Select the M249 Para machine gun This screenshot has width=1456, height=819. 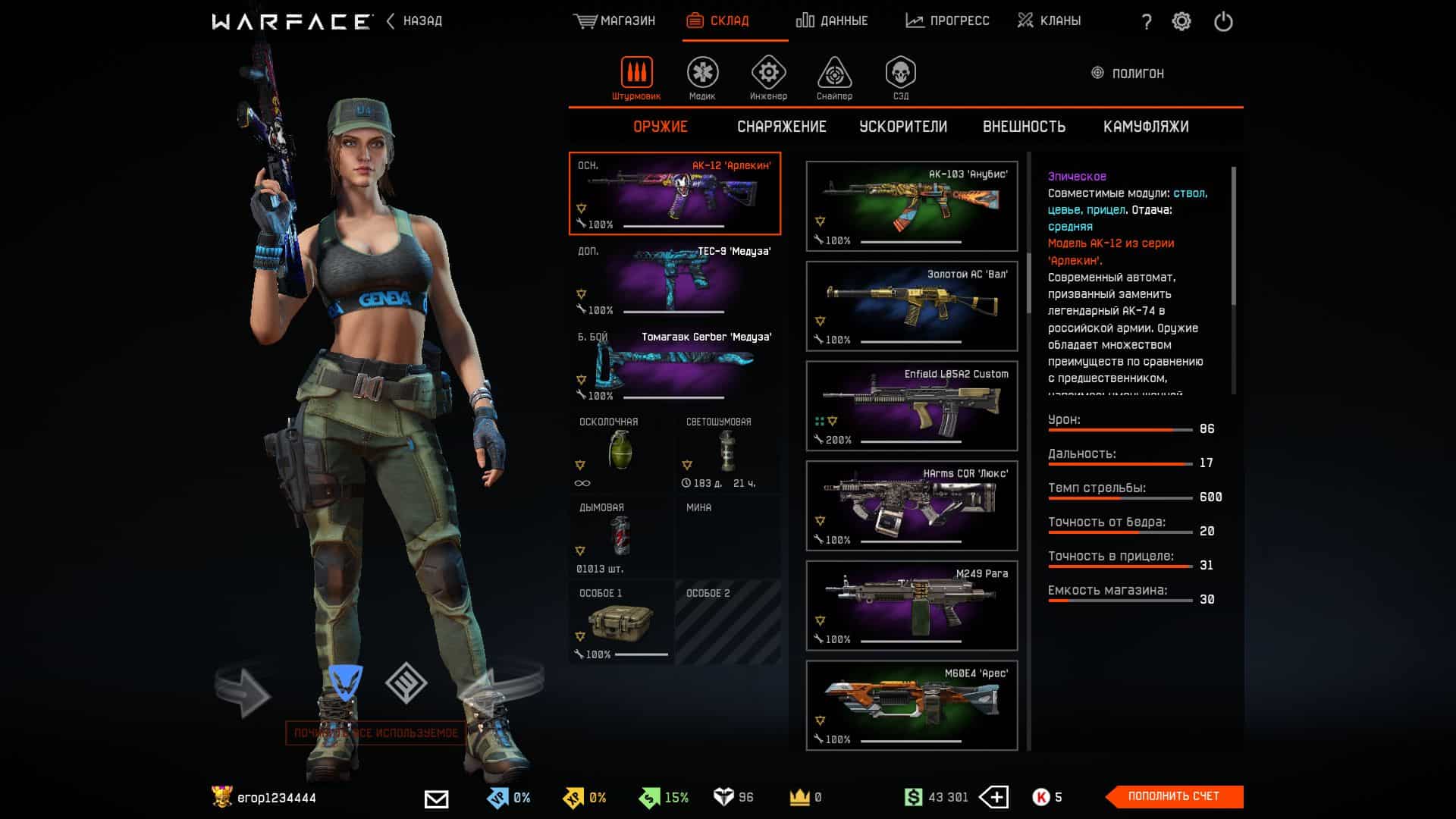(912, 605)
